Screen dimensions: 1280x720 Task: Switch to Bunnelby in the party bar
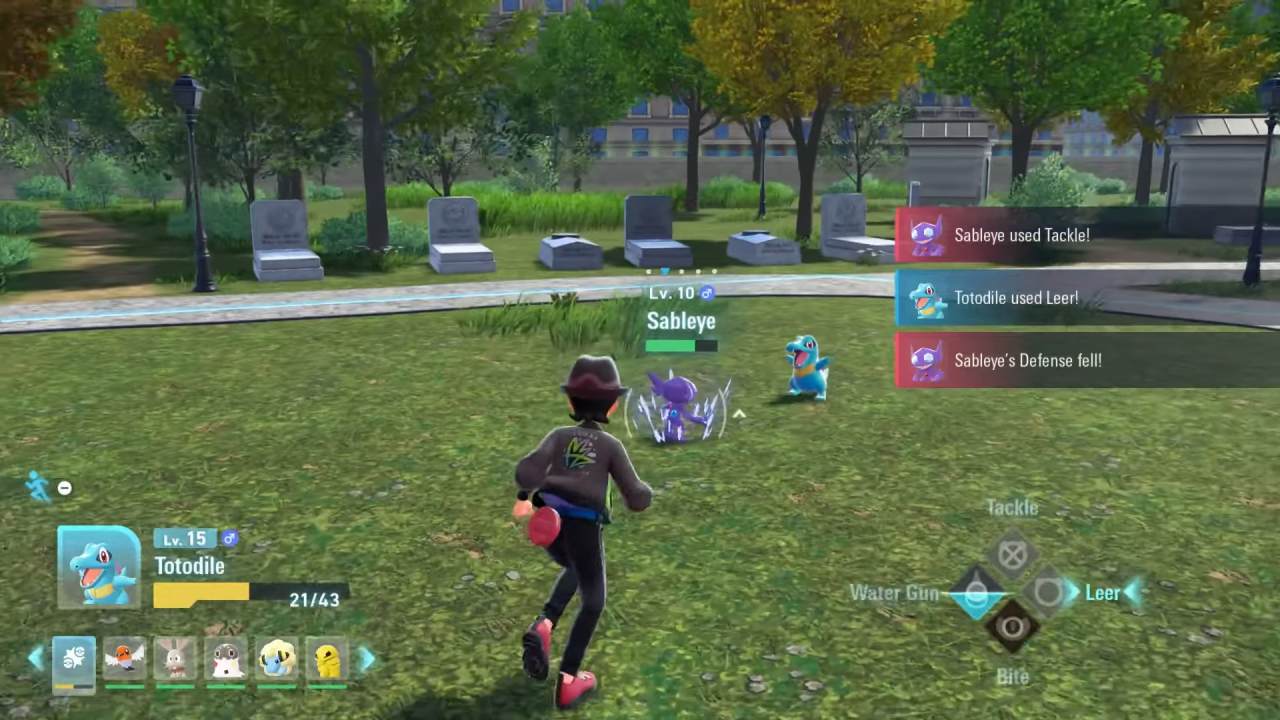click(x=175, y=661)
